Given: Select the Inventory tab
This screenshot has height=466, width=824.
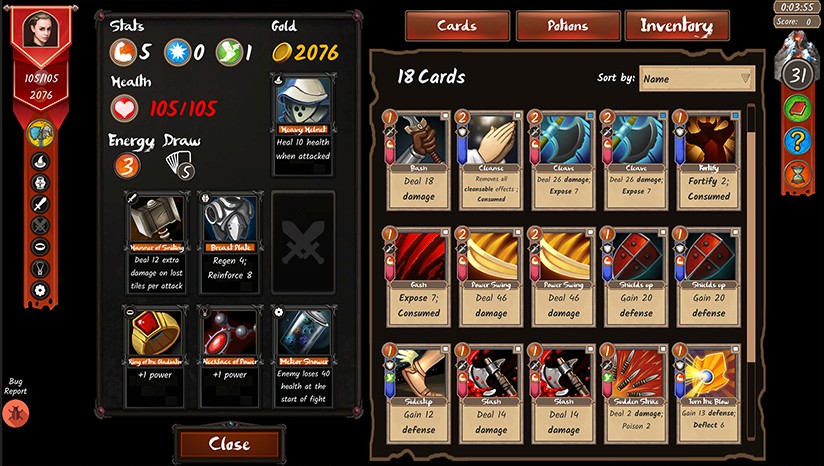Looking at the screenshot, I should [677, 27].
